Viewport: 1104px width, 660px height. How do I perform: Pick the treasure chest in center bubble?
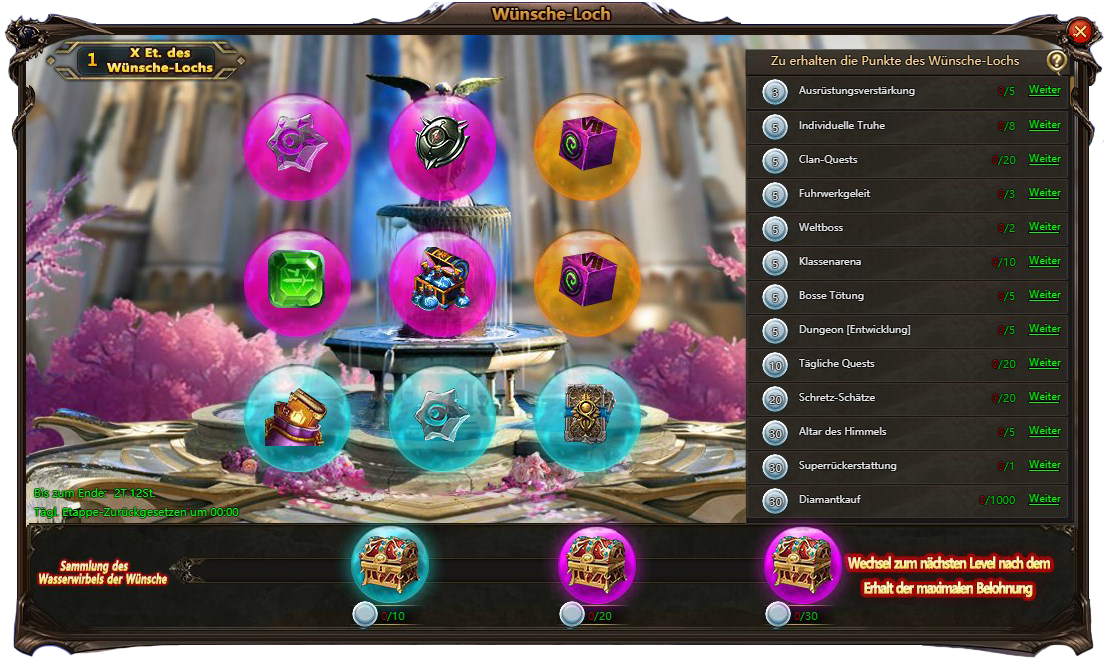click(442, 283)
